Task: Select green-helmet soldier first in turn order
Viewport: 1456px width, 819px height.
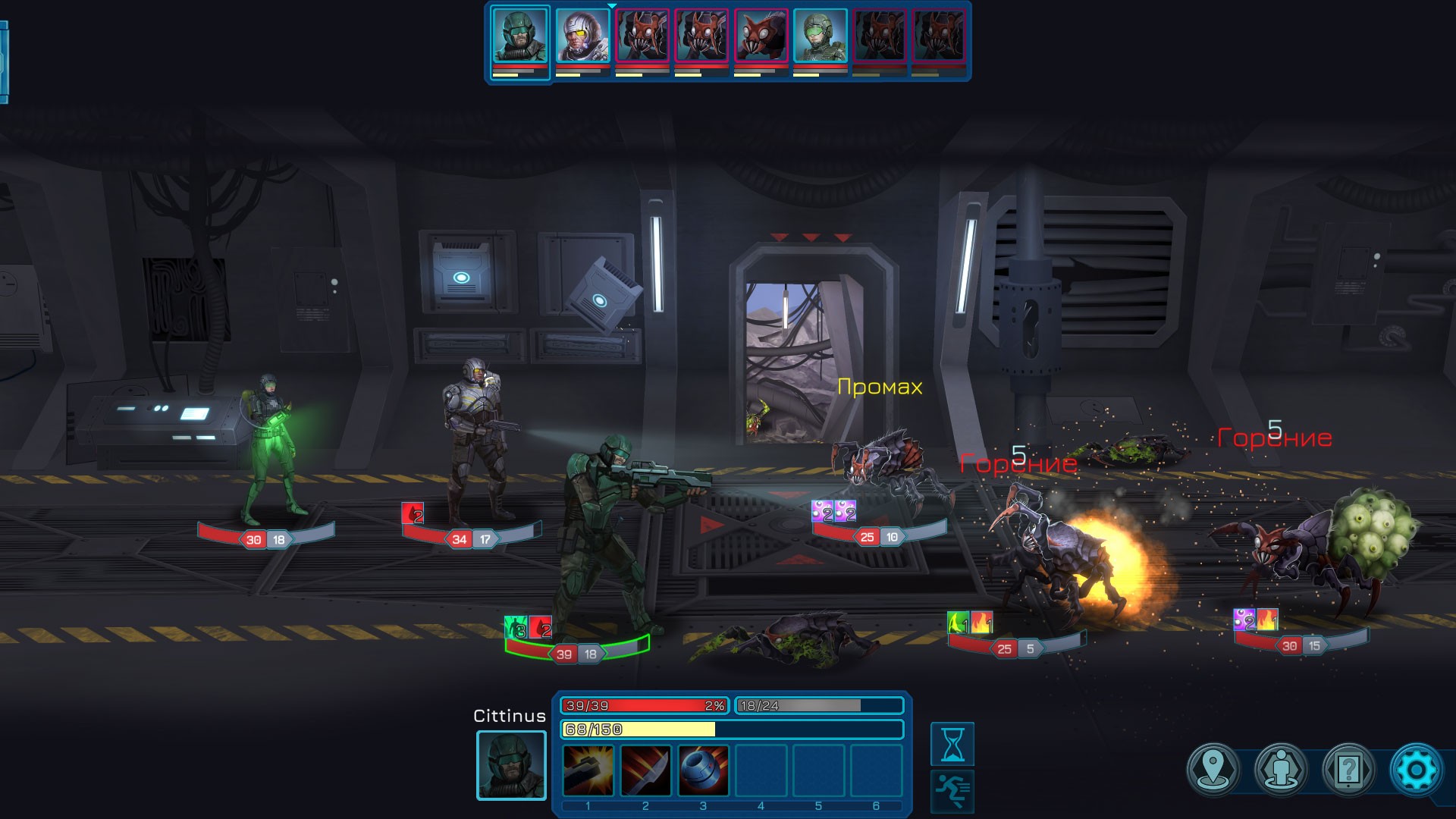Action: 519,36
